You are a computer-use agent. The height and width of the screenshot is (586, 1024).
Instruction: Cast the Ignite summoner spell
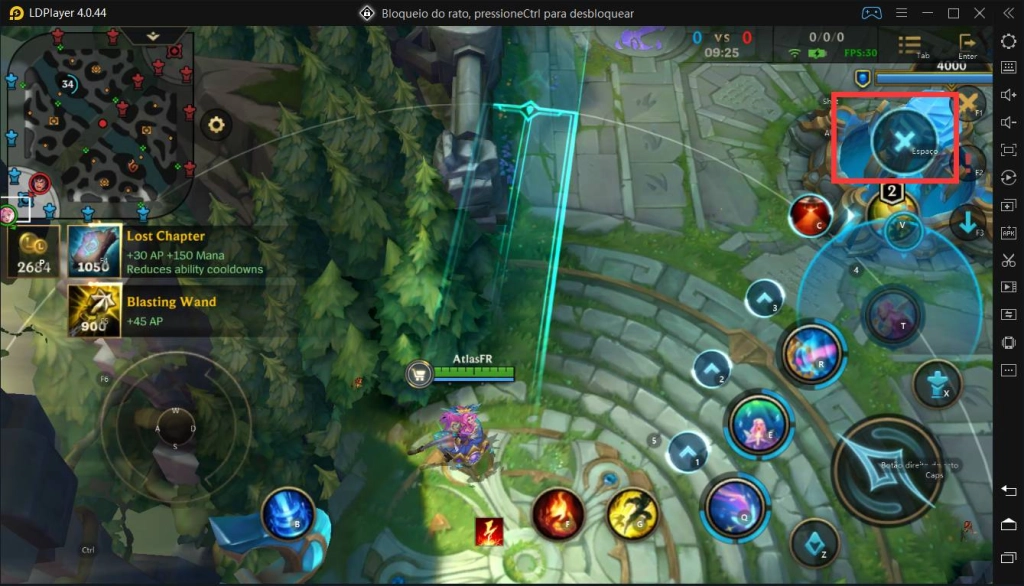(558, 514)
